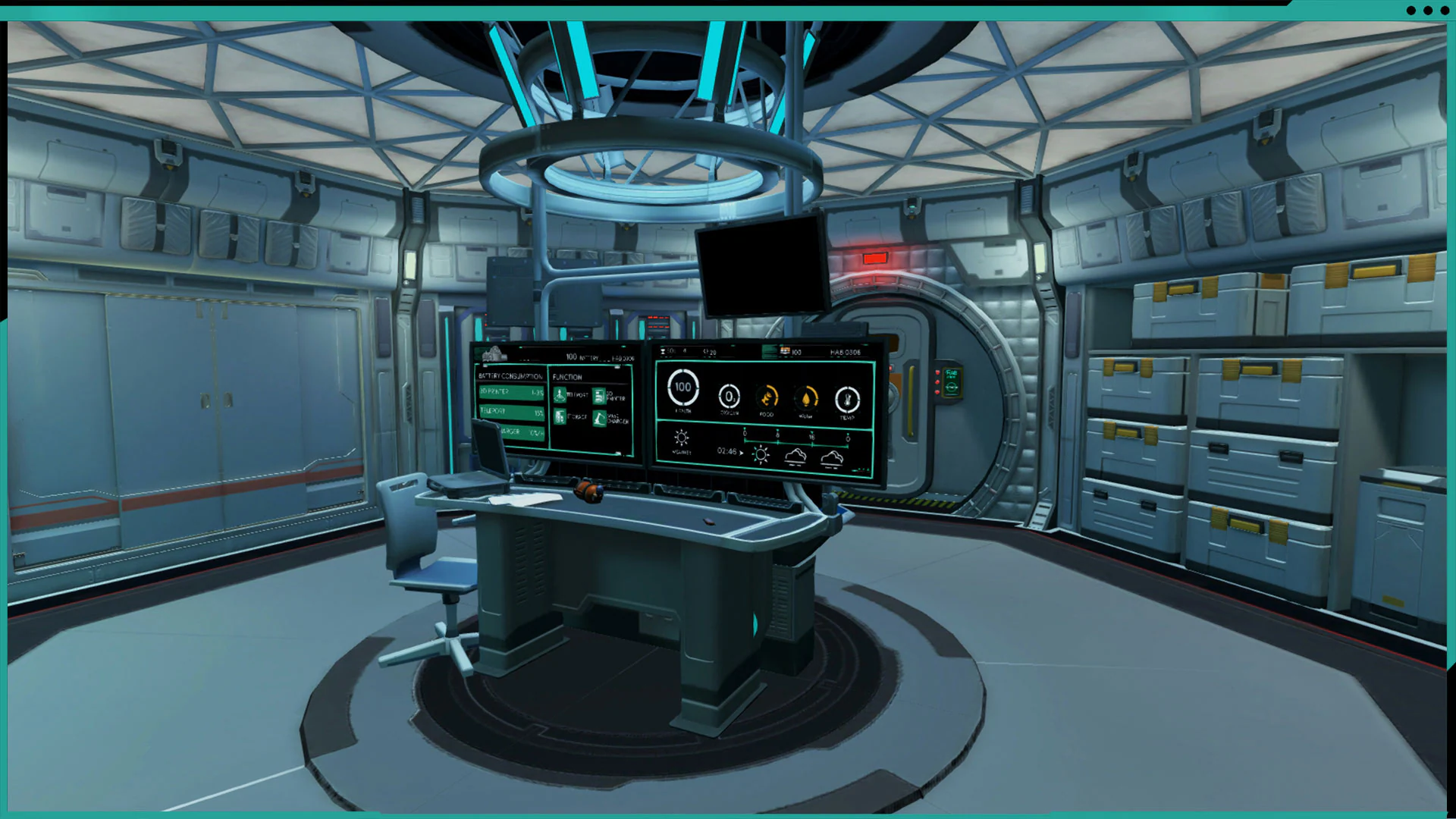
Task: Open the Mag Charger function icon
Action: [599, 418]
